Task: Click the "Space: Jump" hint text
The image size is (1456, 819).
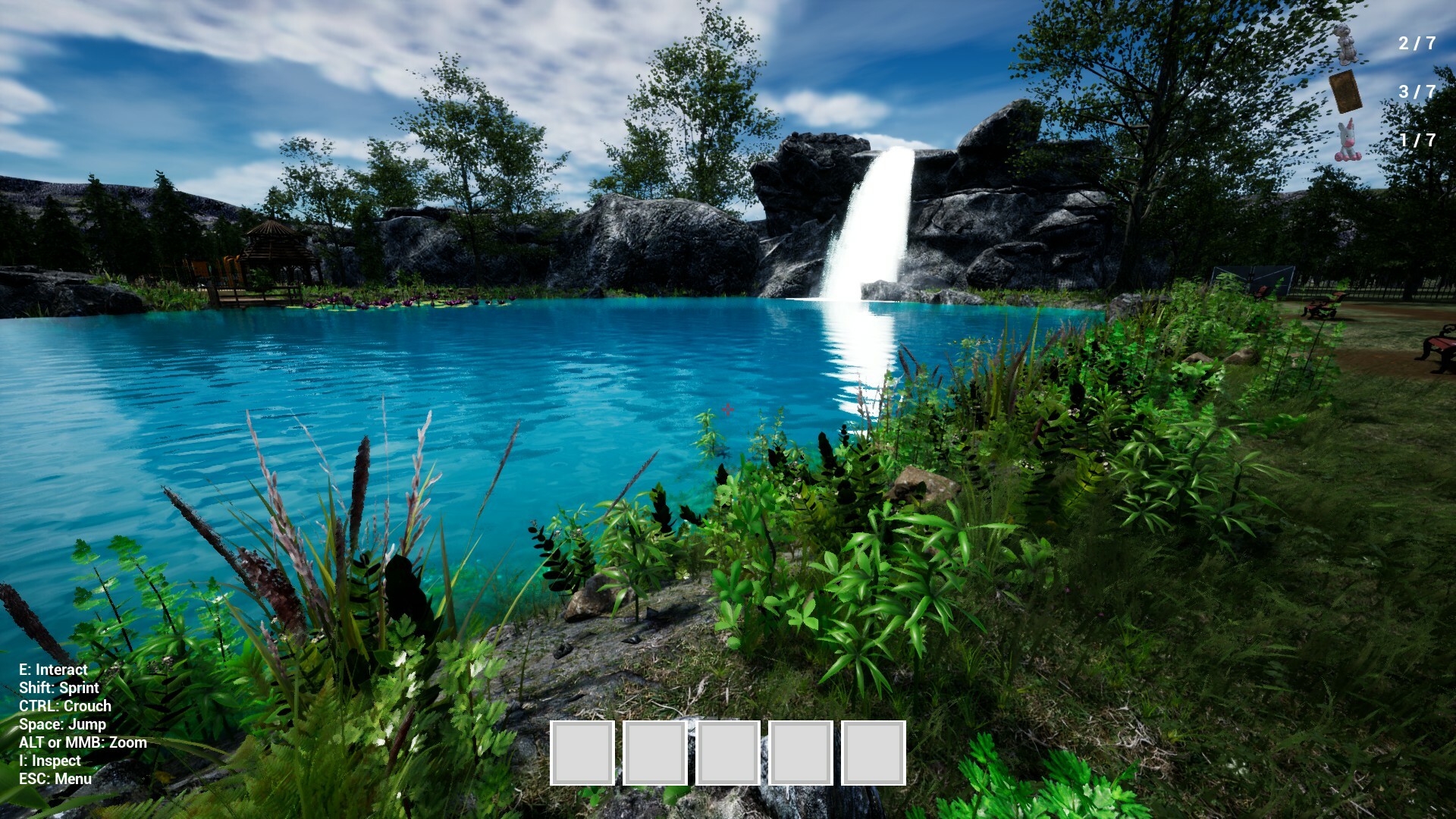Action: (x=61, y=724)
